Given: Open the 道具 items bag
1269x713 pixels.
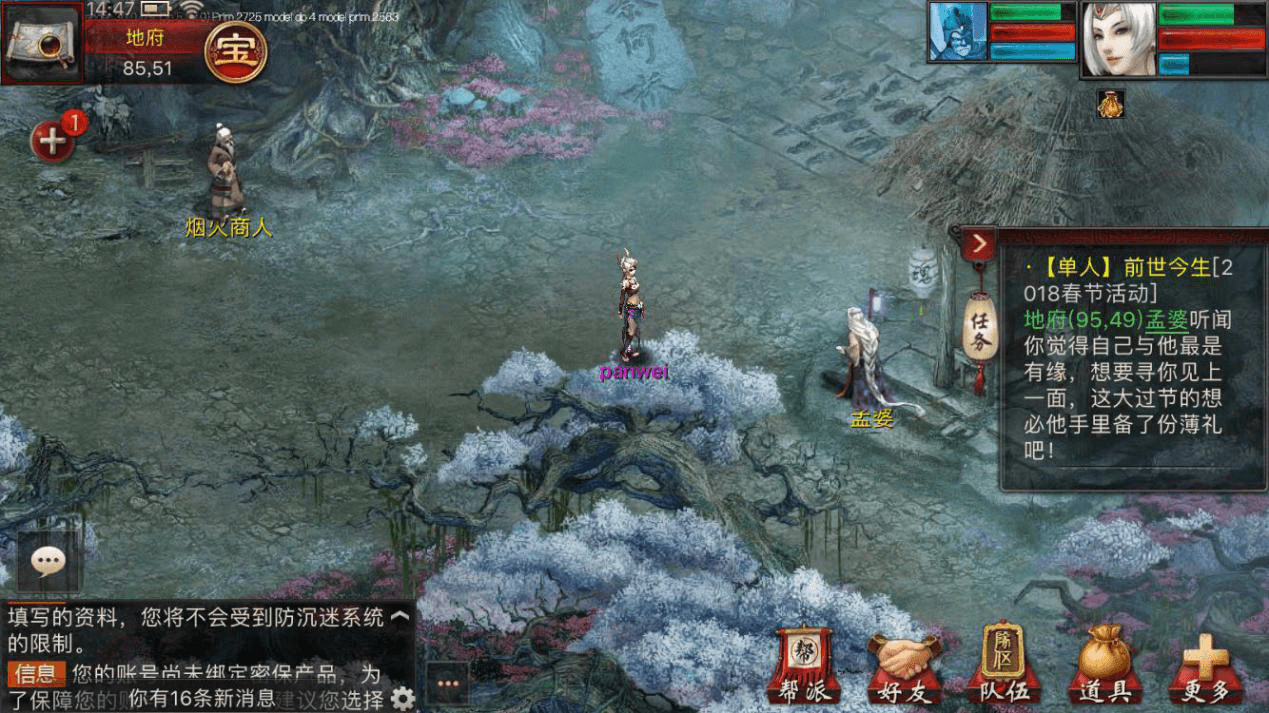Looking at the screenshot, I should pyautogui.click(x=1104, y=667).
